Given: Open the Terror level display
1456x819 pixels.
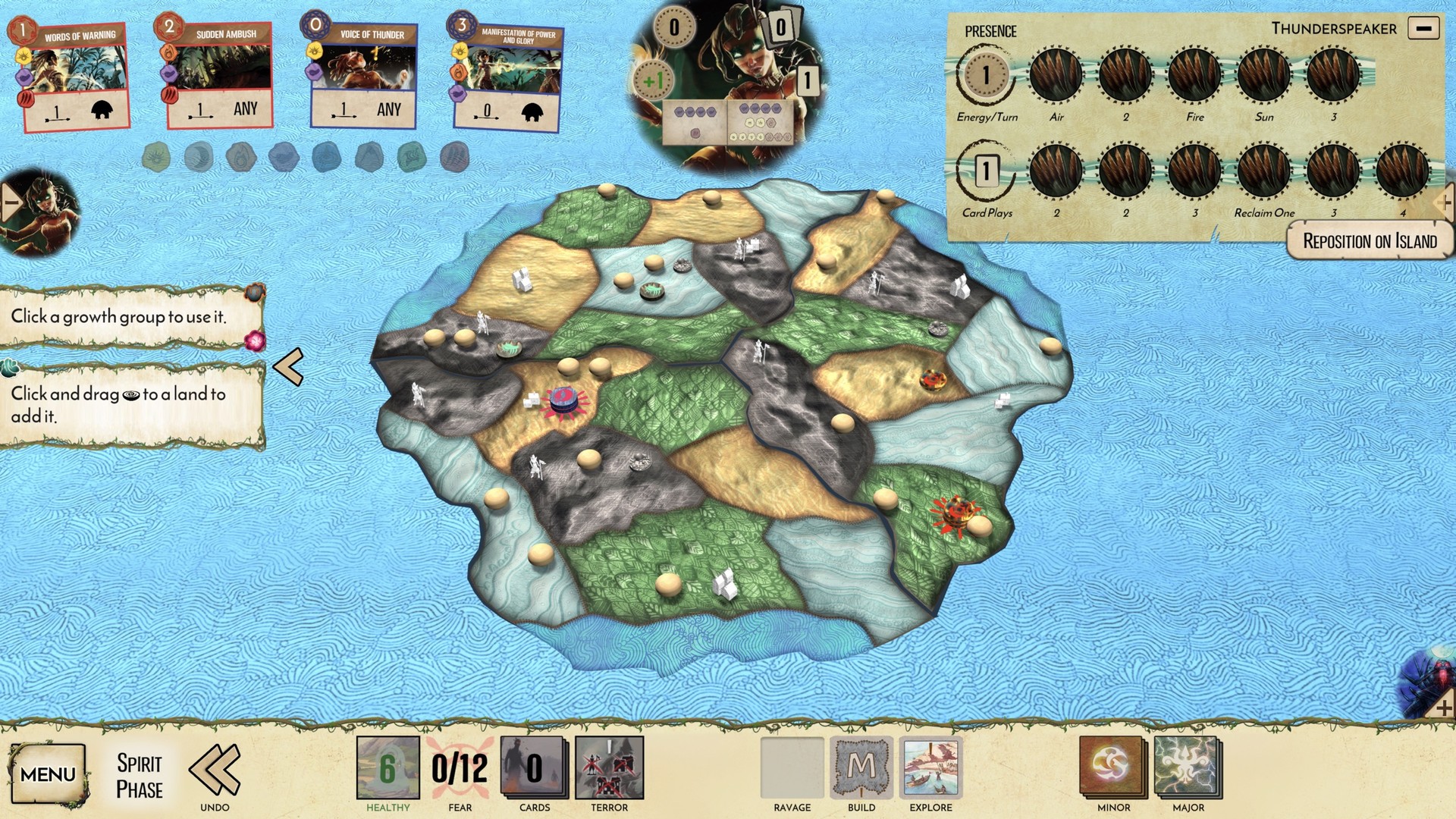Looking at the screenshot, I should point(609,768).
